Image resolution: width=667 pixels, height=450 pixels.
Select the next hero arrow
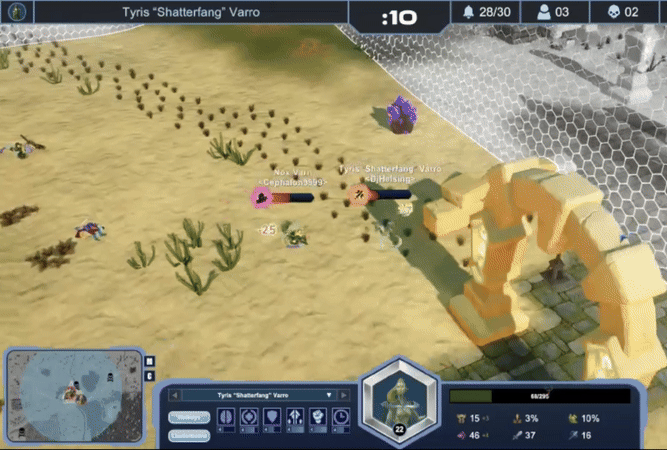(x=344, y=395)
